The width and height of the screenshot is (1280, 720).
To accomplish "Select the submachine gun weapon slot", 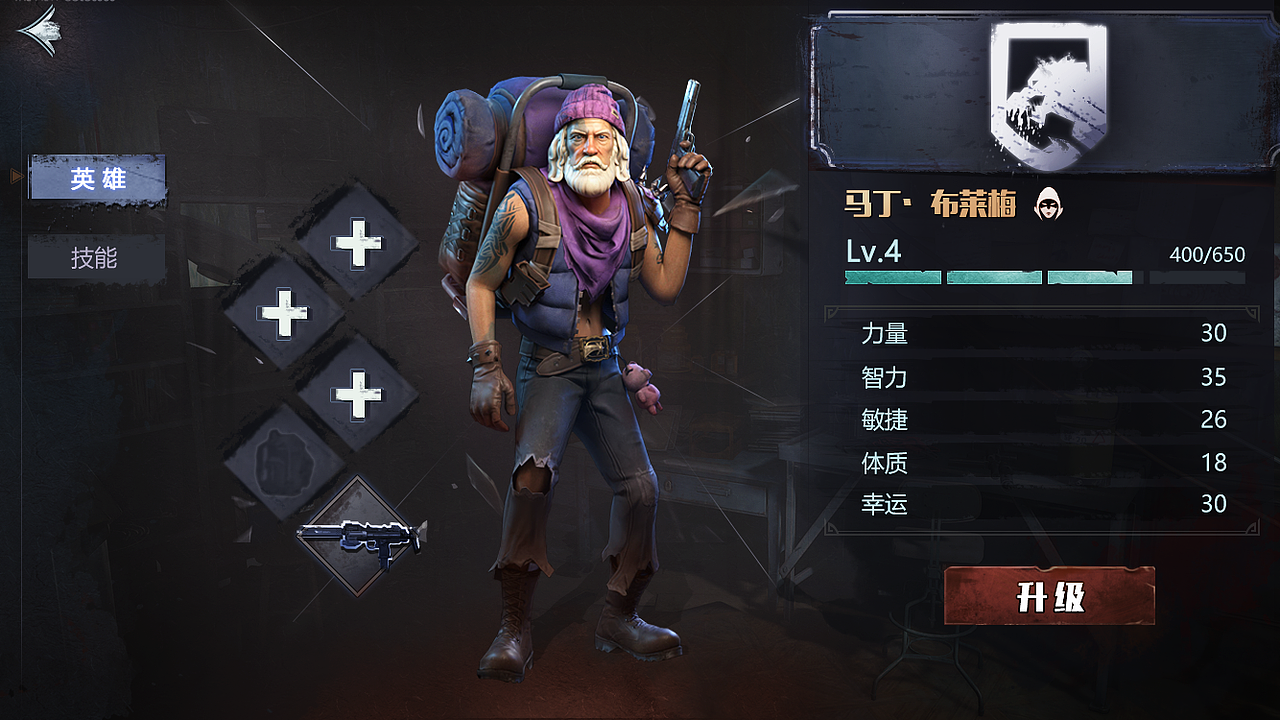I will (x=359, y=535).
